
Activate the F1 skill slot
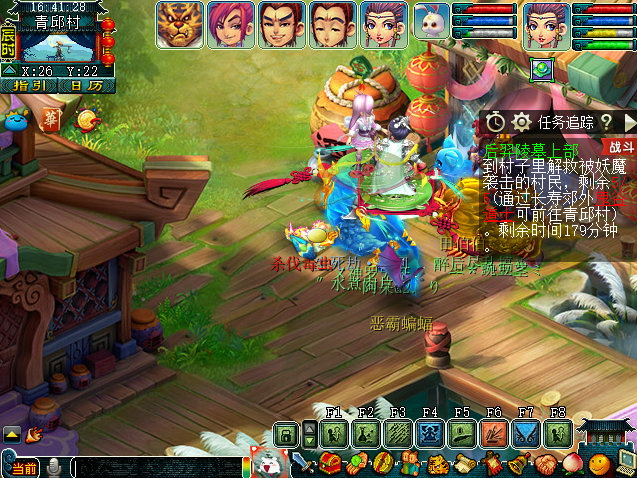pyautogui.click(x=334, y=434)
